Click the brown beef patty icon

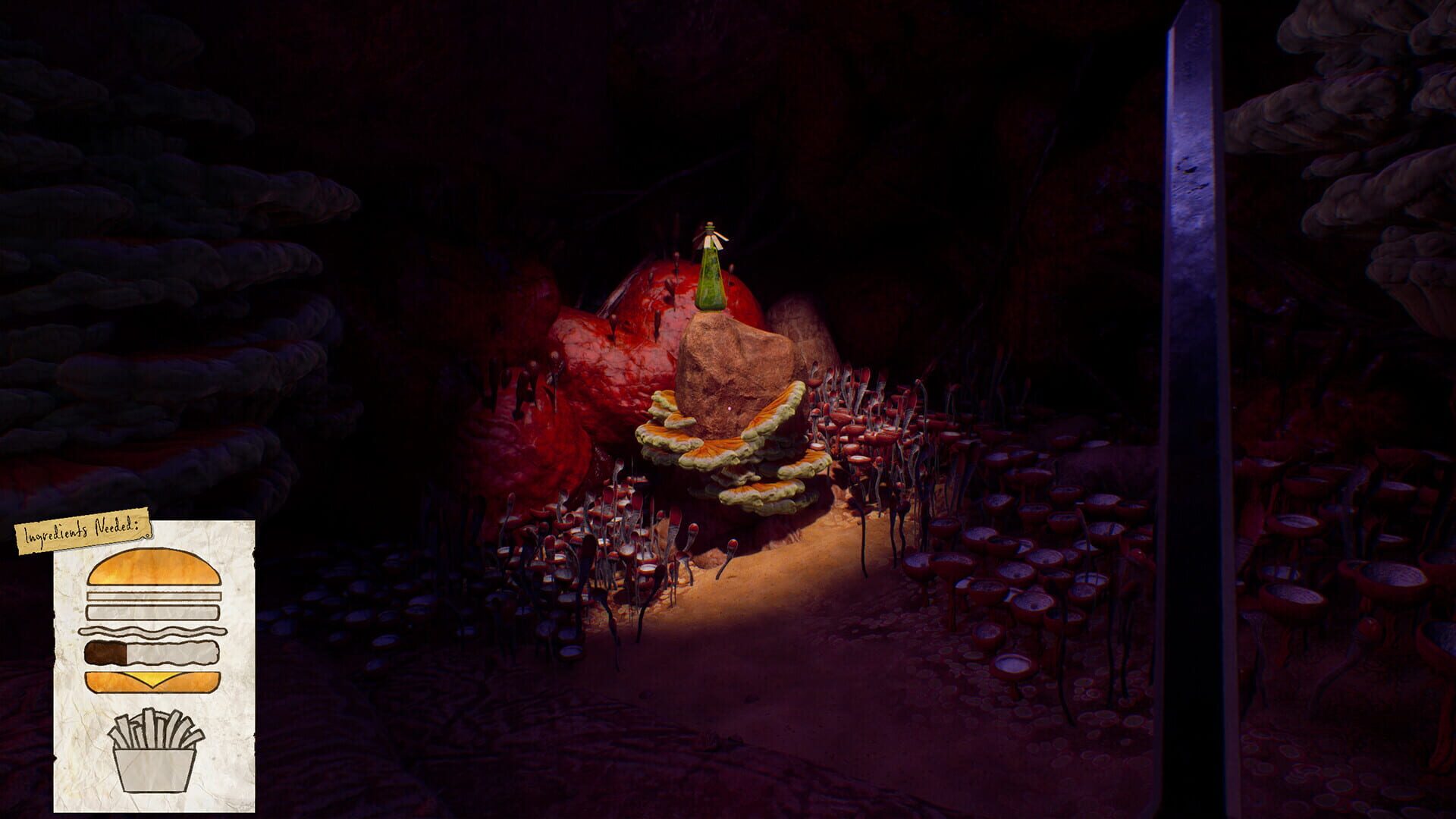pyautogui.click(x=106, y=651)
